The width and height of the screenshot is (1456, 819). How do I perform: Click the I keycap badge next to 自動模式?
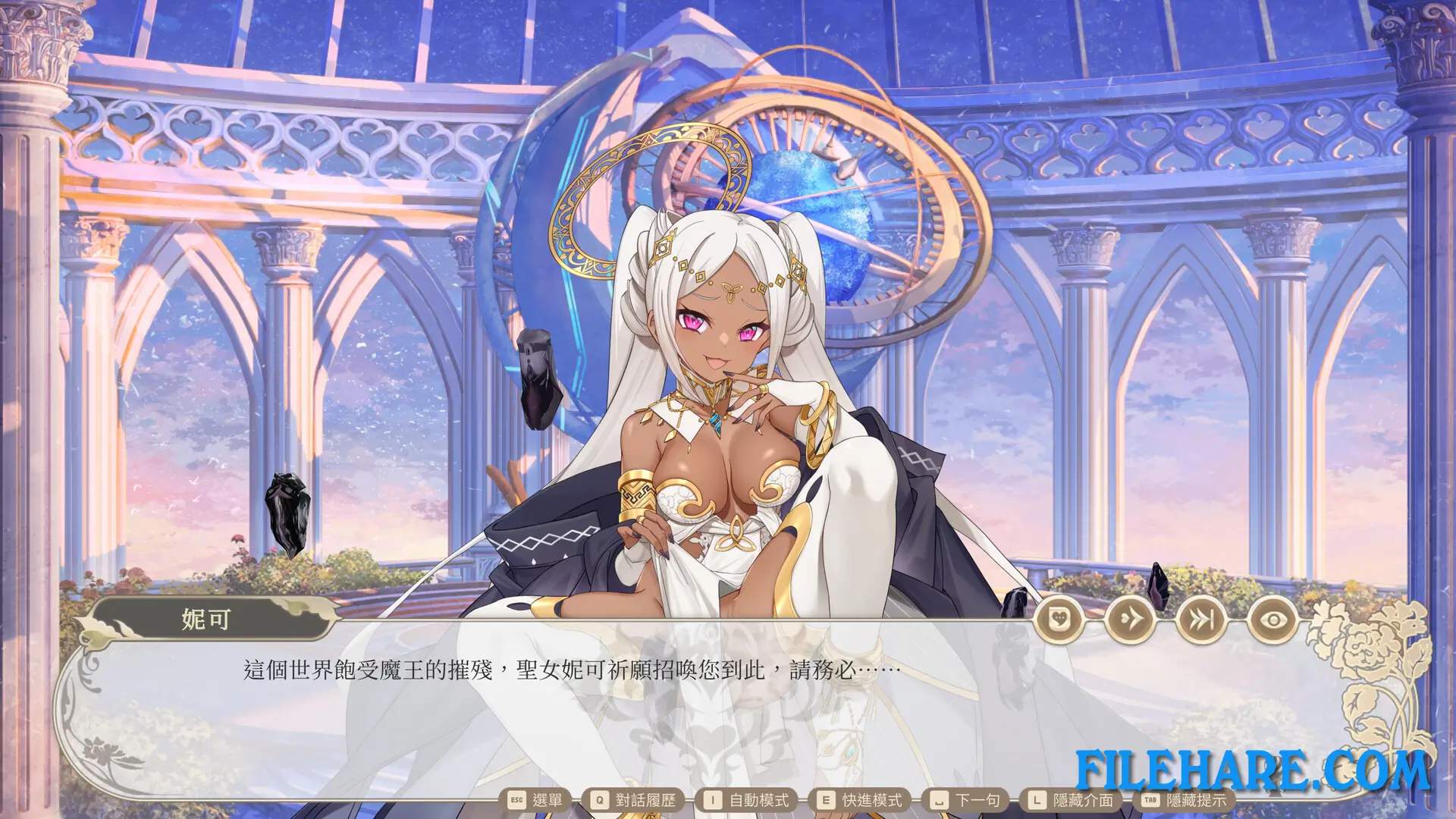click(x=711, y=799)
